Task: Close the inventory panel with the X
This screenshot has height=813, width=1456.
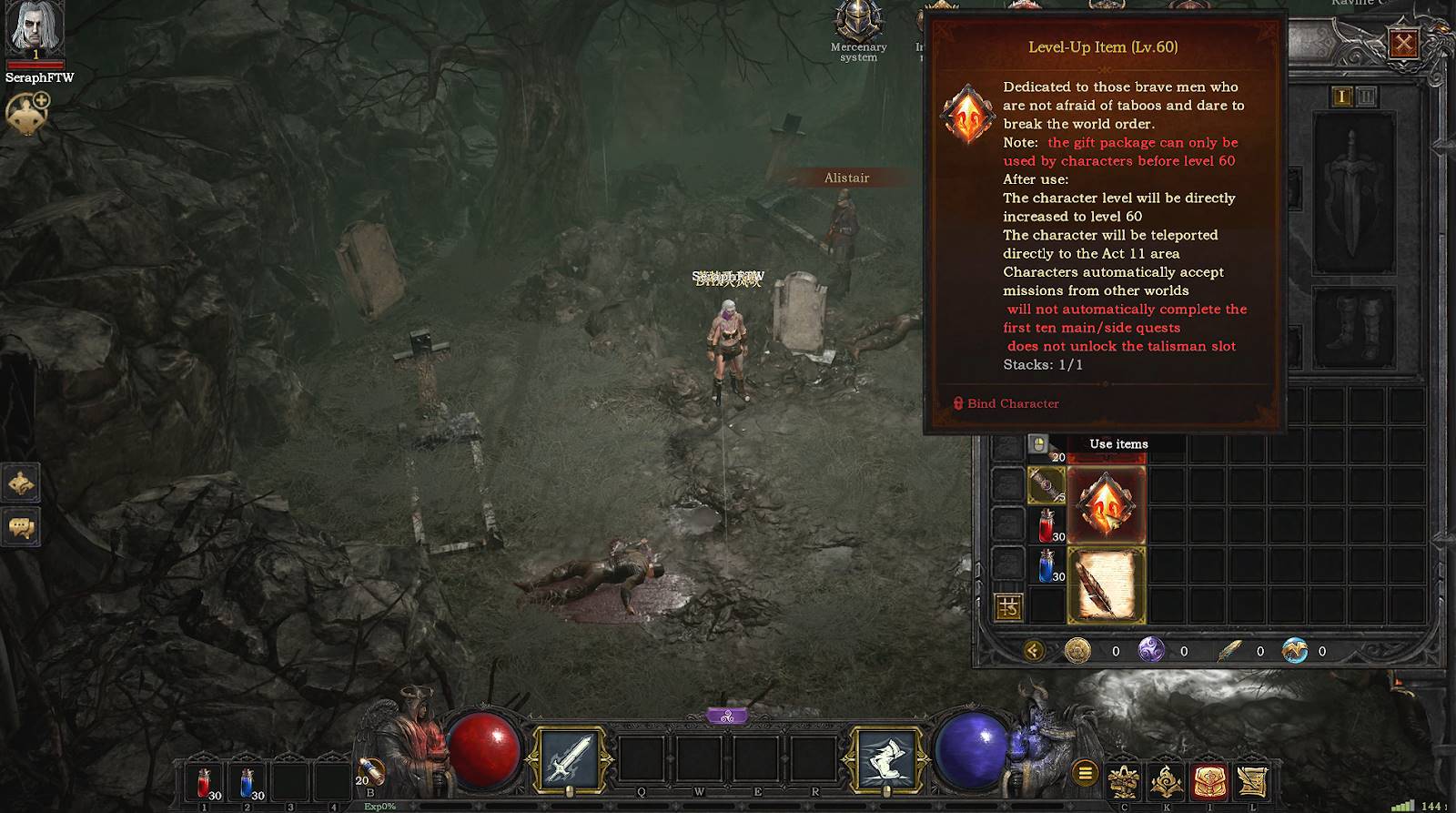Action: click(1403, 43)
